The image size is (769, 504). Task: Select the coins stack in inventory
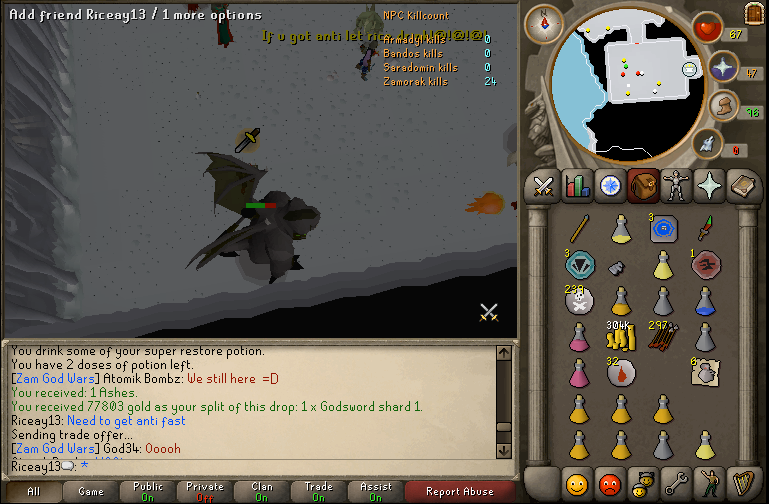coord(621,338)
